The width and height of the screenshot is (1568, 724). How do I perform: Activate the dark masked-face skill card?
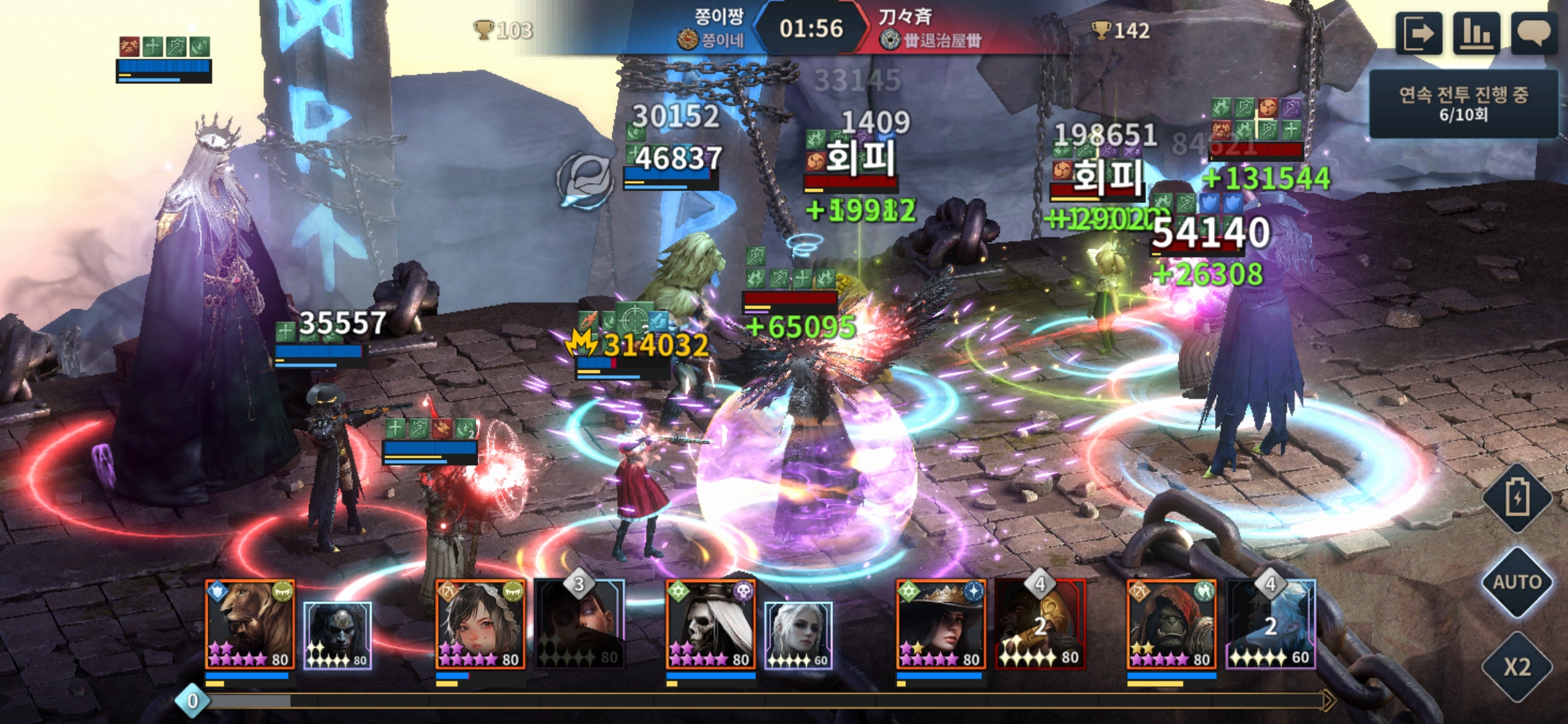click(338, 636)
